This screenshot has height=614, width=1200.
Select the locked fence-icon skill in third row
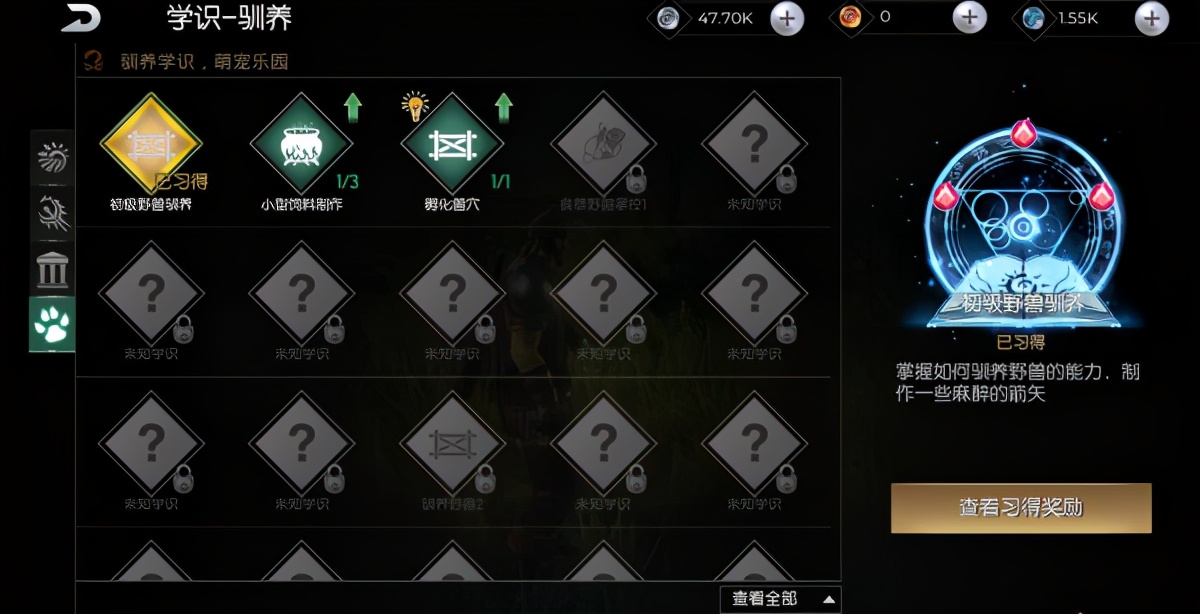[x=452, y=444]
